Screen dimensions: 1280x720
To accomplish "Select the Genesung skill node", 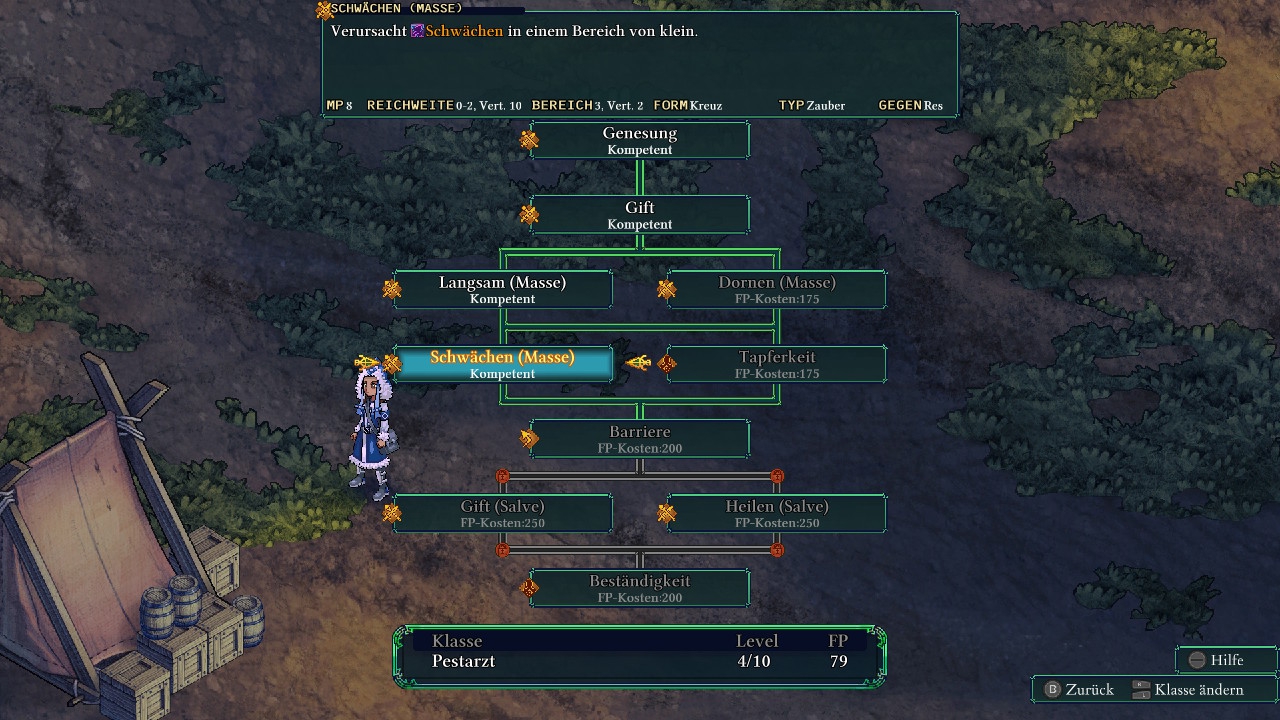I will [x=640, y=140].
